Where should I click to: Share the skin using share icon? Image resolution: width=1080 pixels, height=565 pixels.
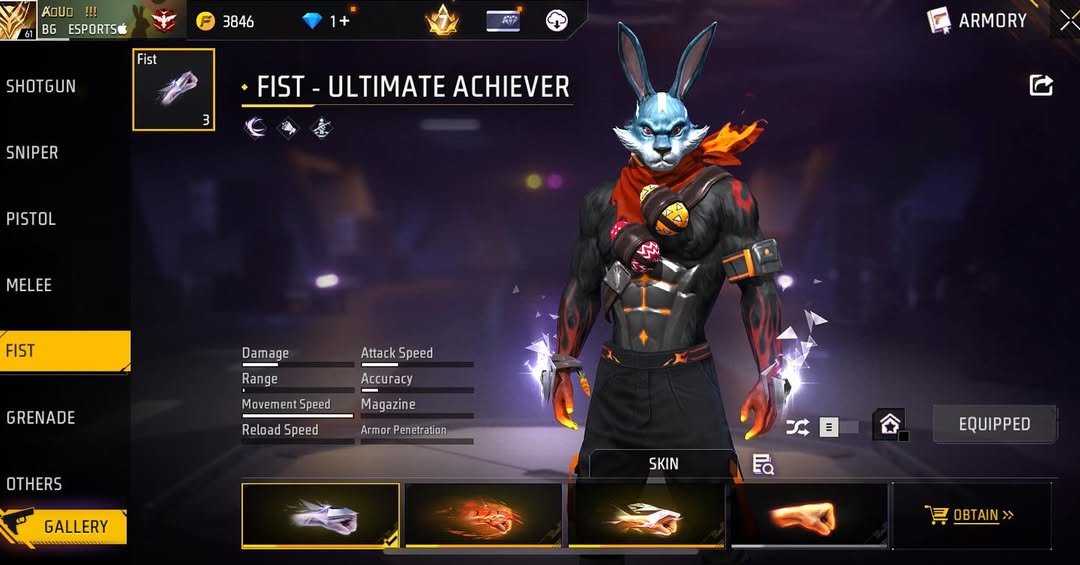click(x=1041, y=86)
